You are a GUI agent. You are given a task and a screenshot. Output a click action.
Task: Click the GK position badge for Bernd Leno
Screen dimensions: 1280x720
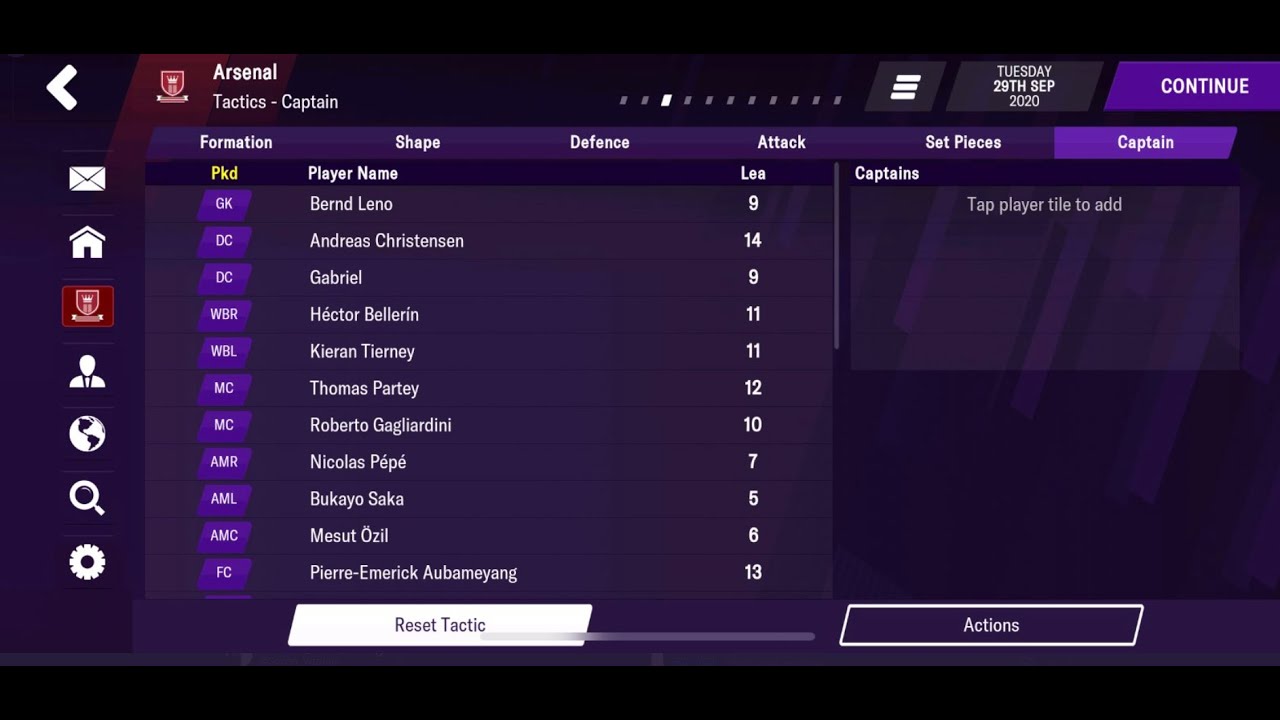(x=223, y=204)
